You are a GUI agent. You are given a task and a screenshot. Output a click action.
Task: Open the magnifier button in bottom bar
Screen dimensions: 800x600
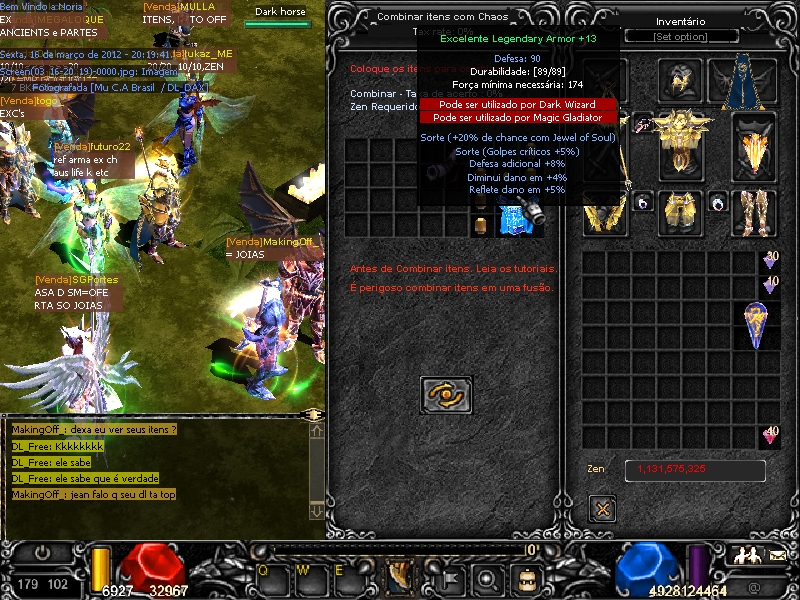point(487,578)
